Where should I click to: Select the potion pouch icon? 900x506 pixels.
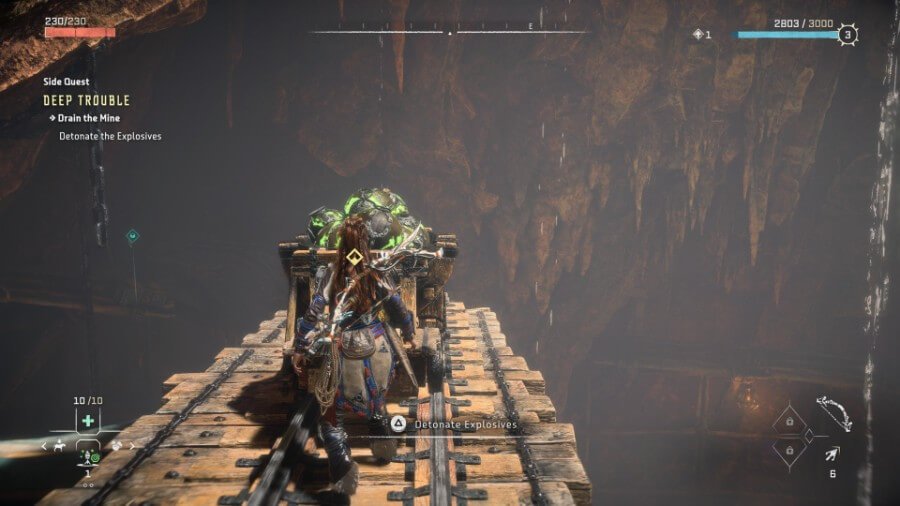(x=116, y=446)
